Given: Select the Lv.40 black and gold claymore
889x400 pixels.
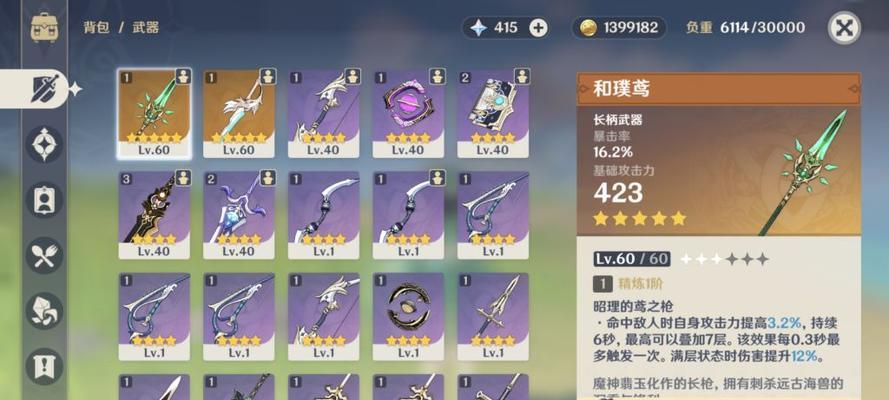Looking at the screenshot, I should [153, 214].
